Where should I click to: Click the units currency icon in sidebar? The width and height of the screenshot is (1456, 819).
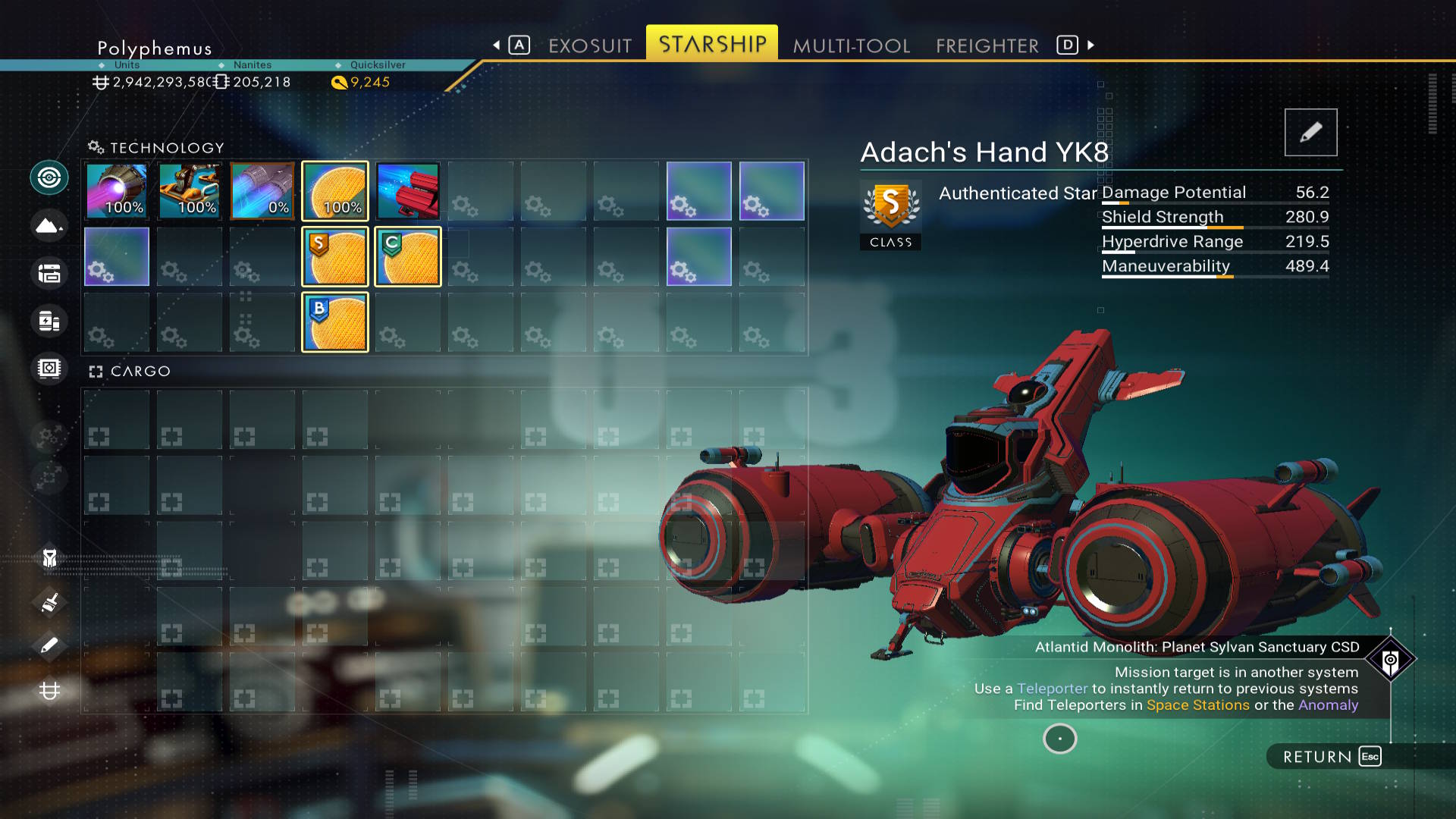point(49,691)
